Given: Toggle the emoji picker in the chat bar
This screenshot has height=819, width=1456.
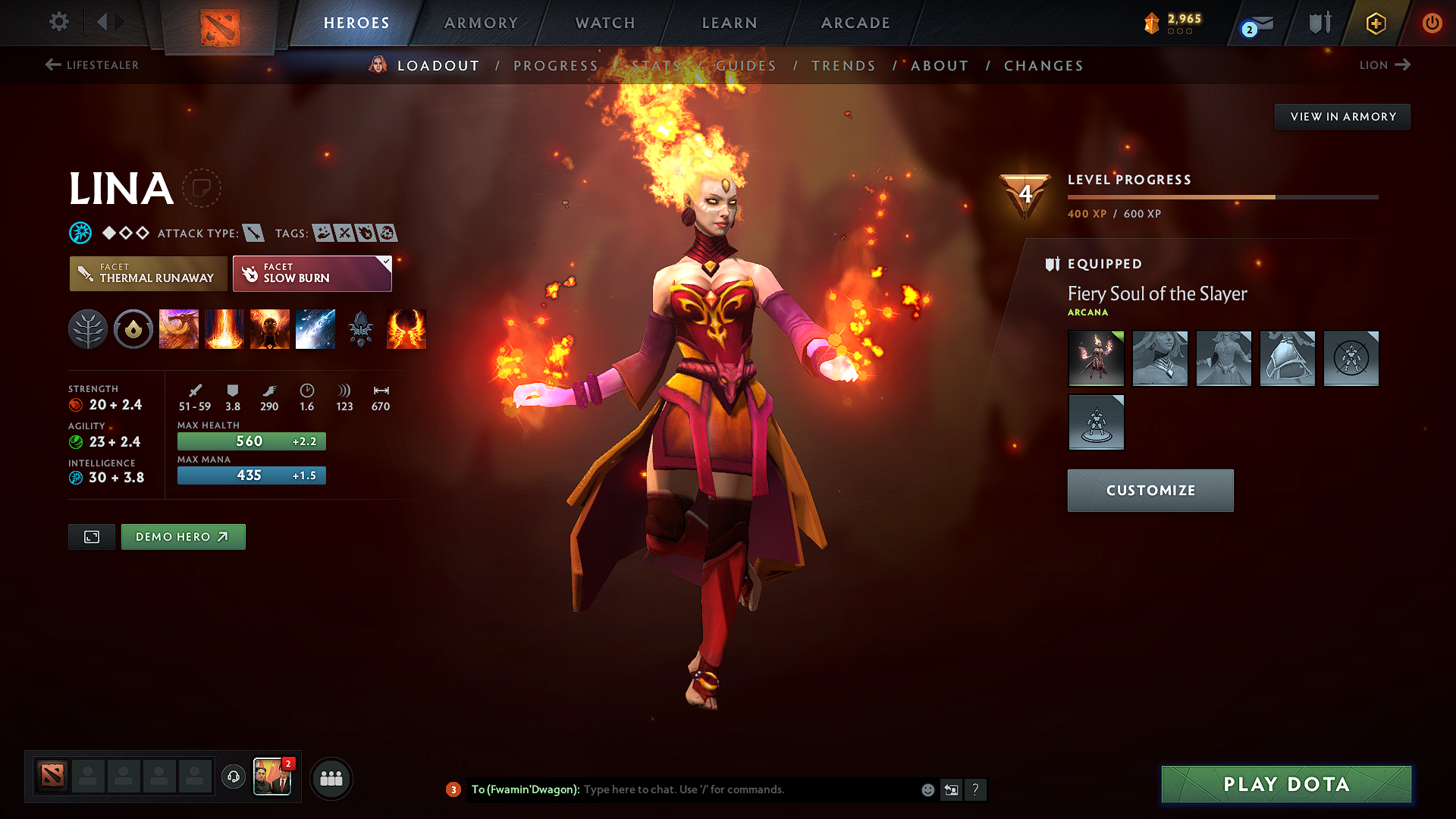Looking at the screenshot, I should 927,789.
